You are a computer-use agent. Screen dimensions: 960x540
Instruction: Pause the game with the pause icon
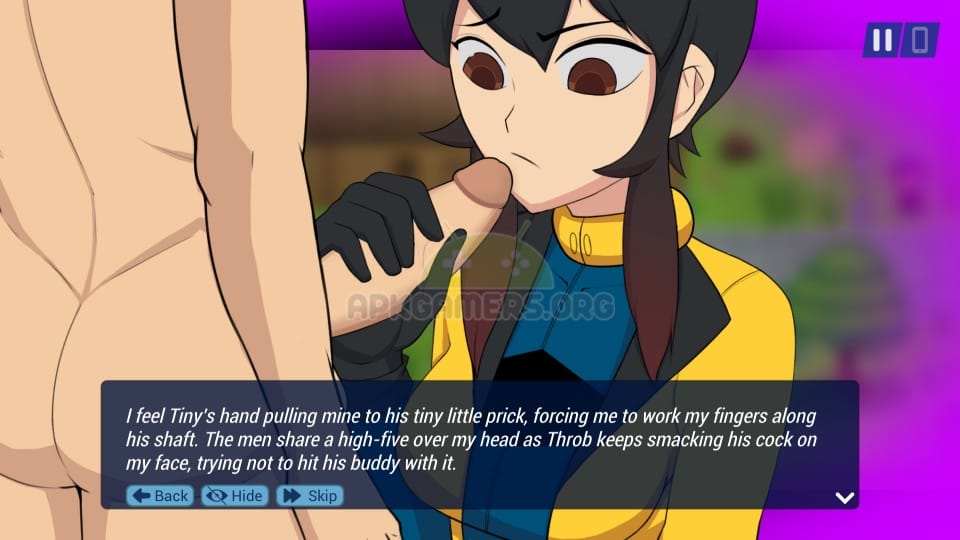pos(882,40)
